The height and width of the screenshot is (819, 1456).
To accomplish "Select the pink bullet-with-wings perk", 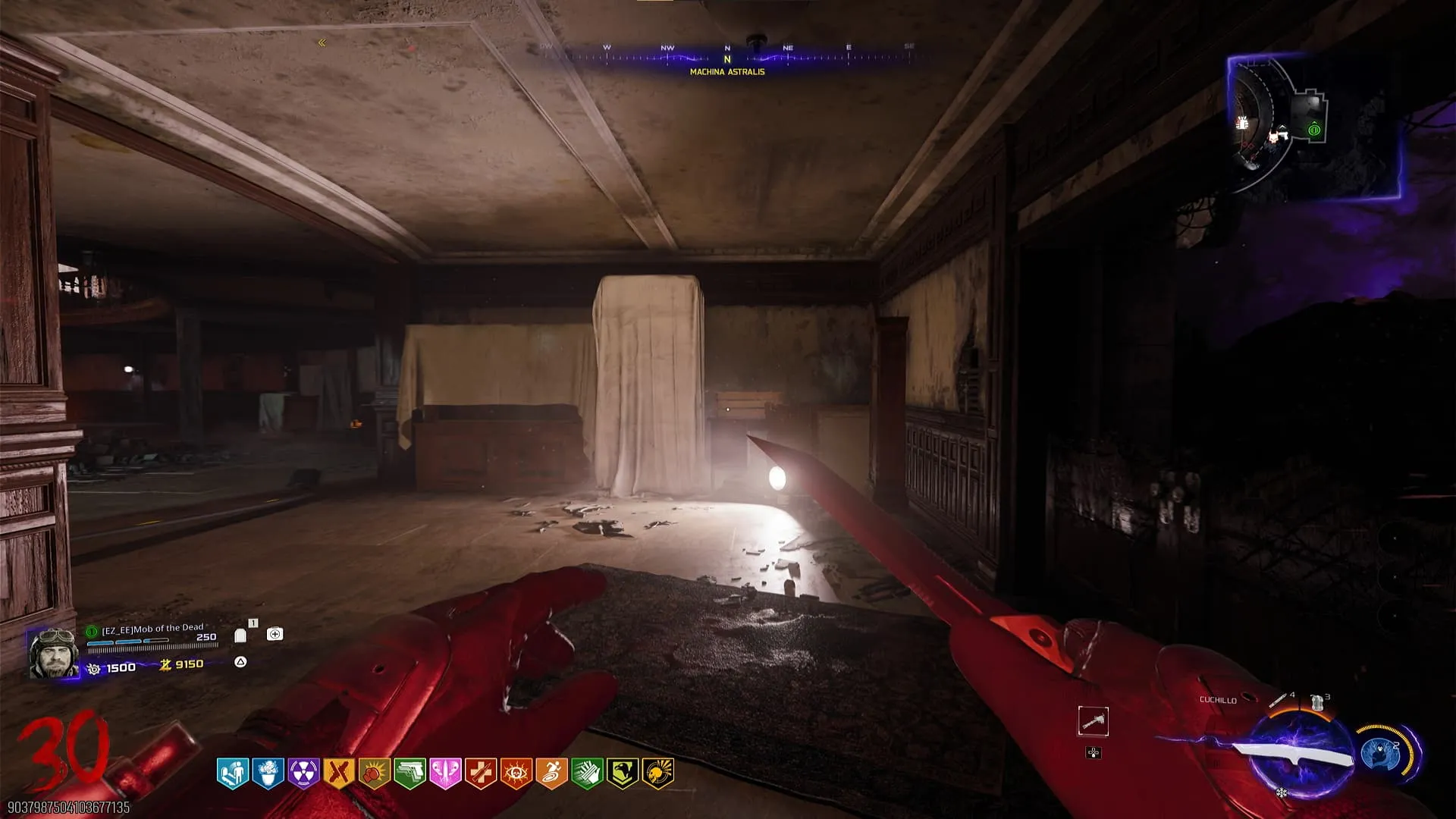I will [445, 773].
